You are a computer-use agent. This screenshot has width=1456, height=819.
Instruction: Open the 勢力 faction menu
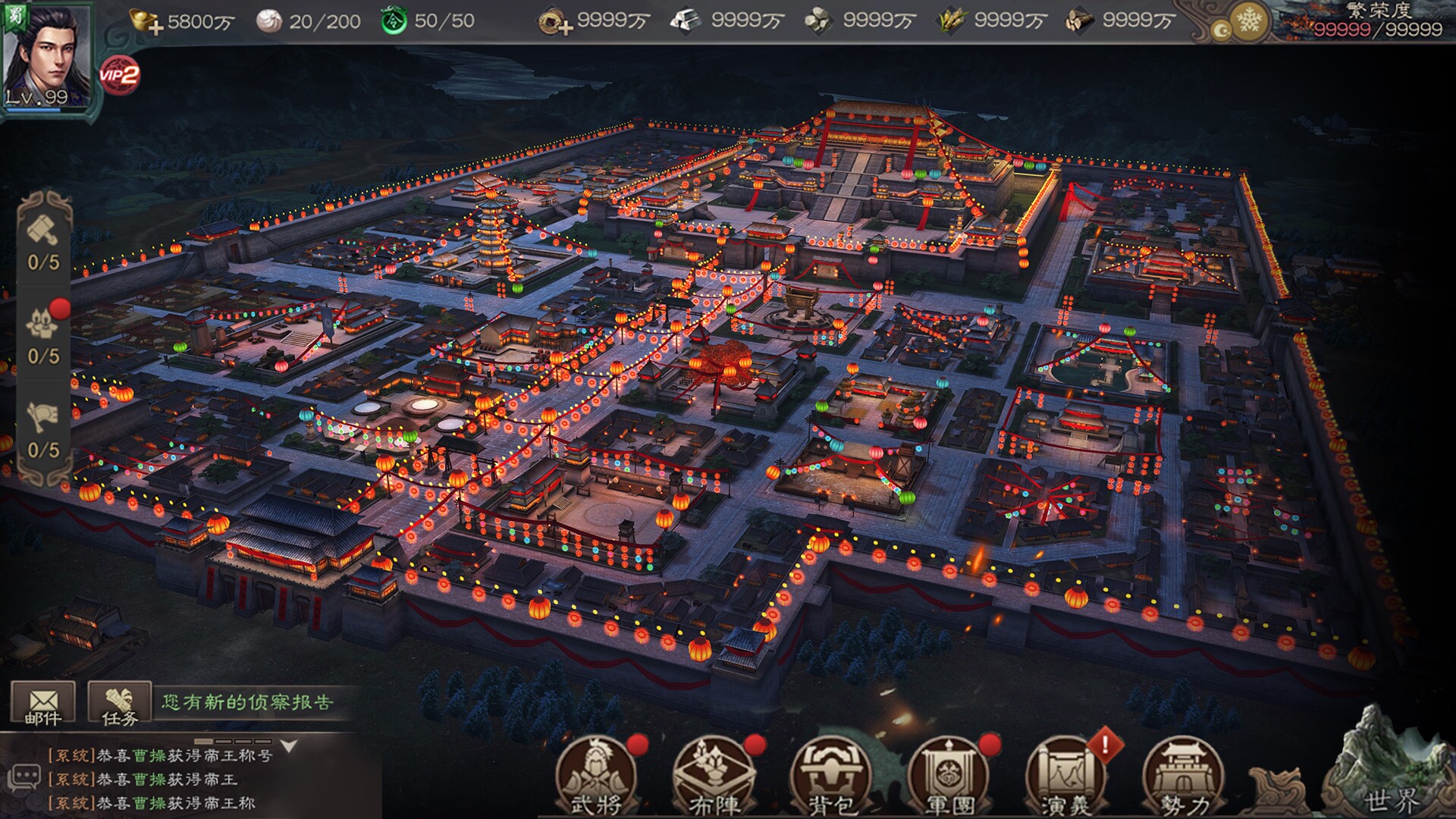1183,776
